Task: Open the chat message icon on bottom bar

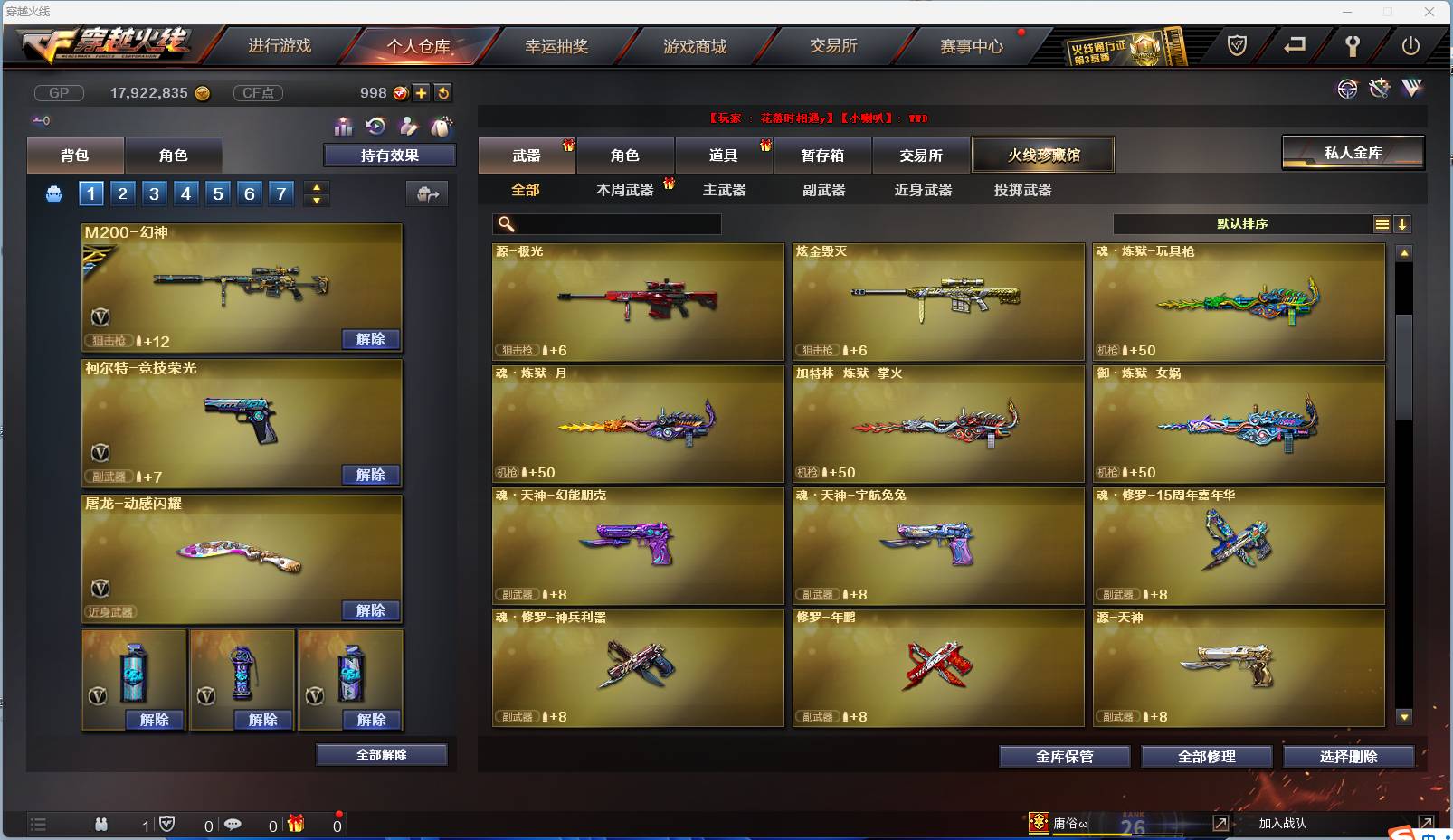Action: [x=234, y=825]
